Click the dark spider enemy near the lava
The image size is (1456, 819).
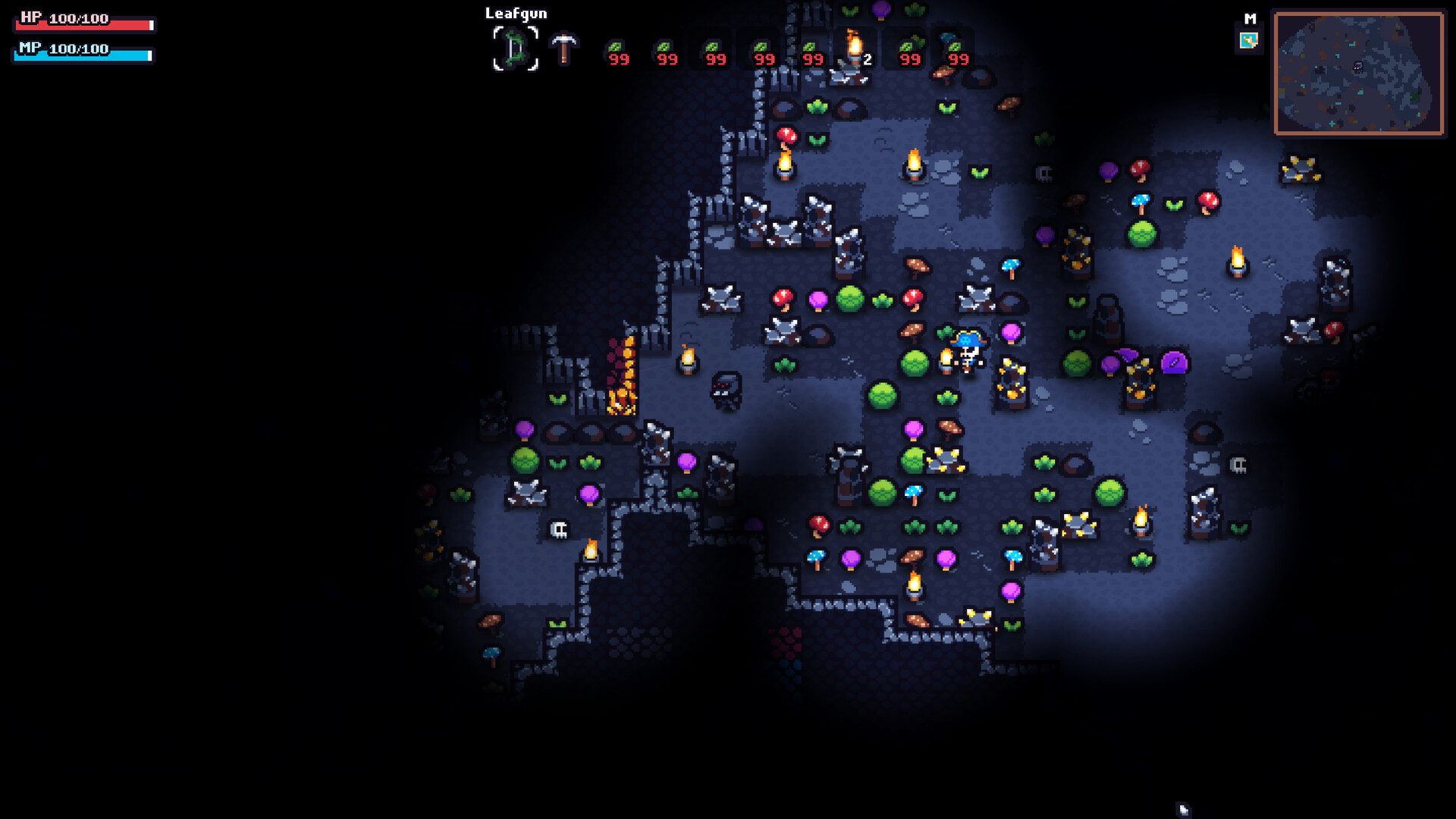pyautogui.click(x=724, y=390)
